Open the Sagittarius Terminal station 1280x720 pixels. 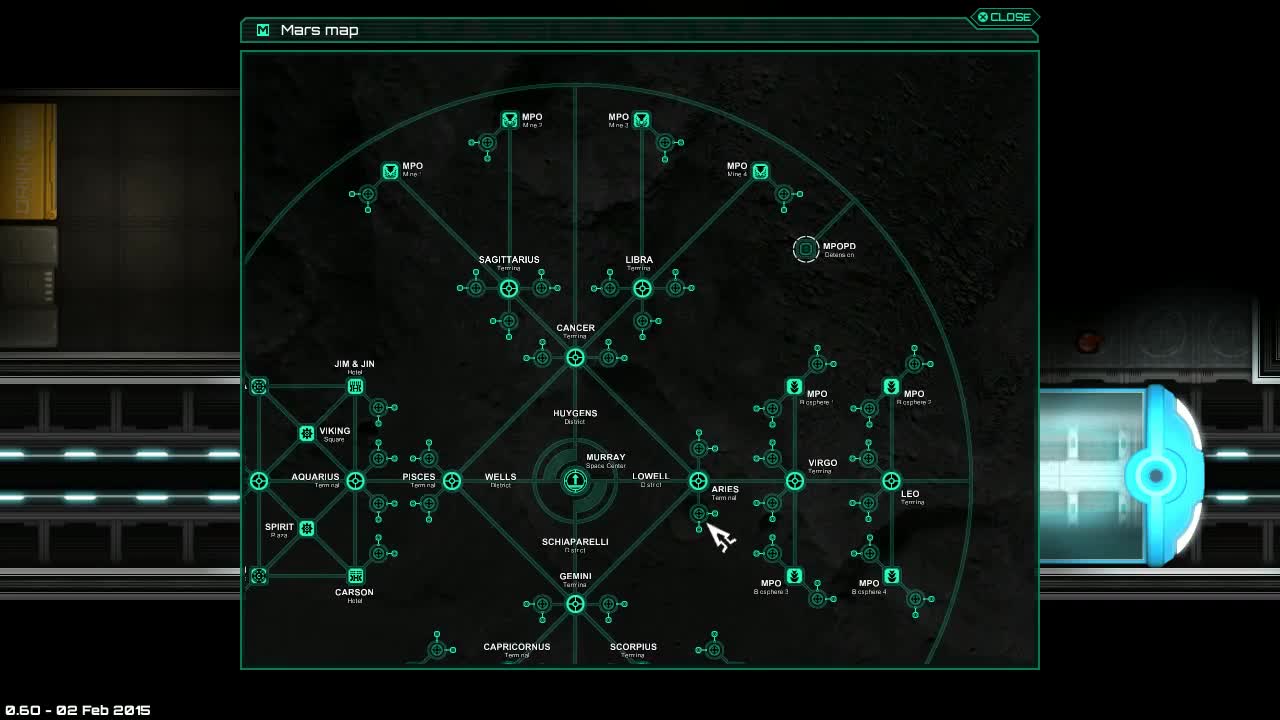[x=508, y=287]
